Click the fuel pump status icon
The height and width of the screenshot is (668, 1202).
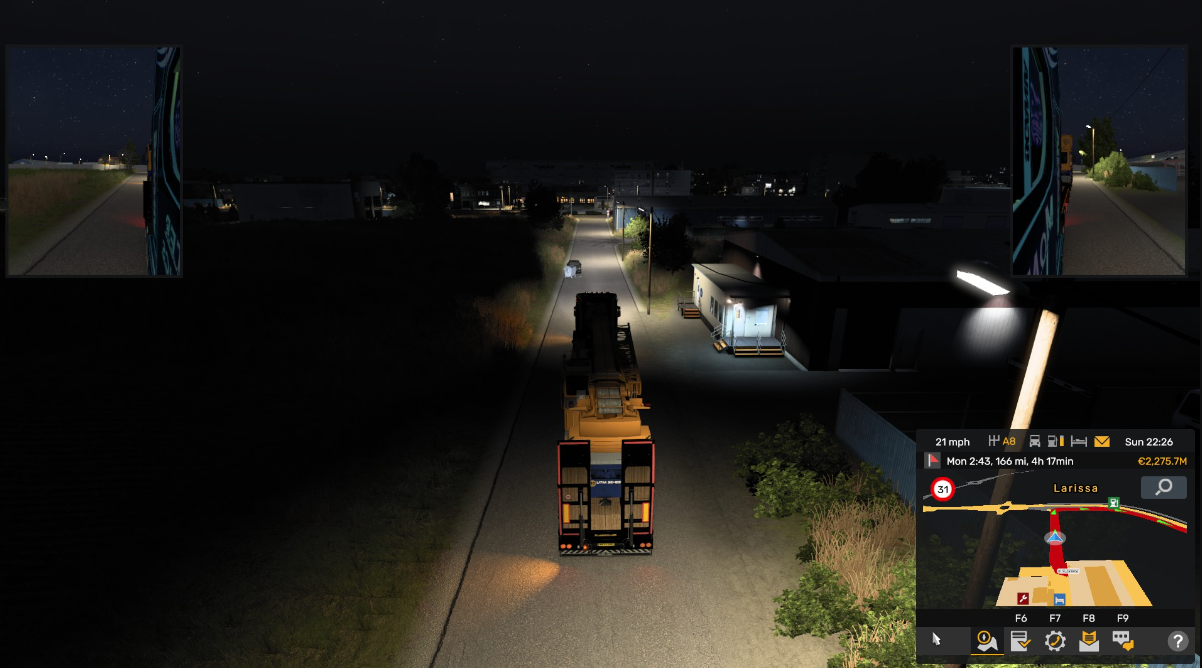coord(1056,441)
